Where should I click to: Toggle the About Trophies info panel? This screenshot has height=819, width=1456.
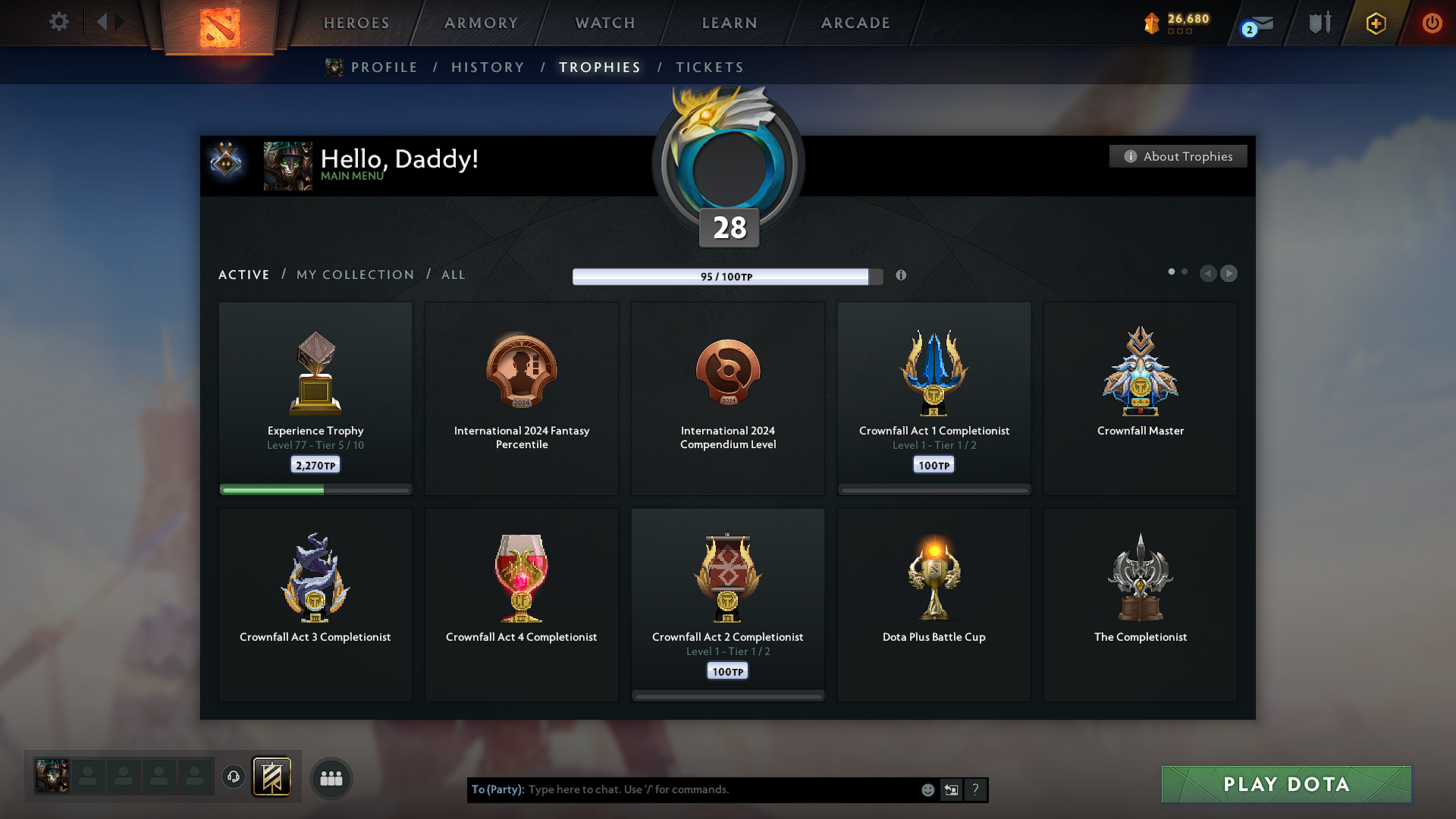1178,156
